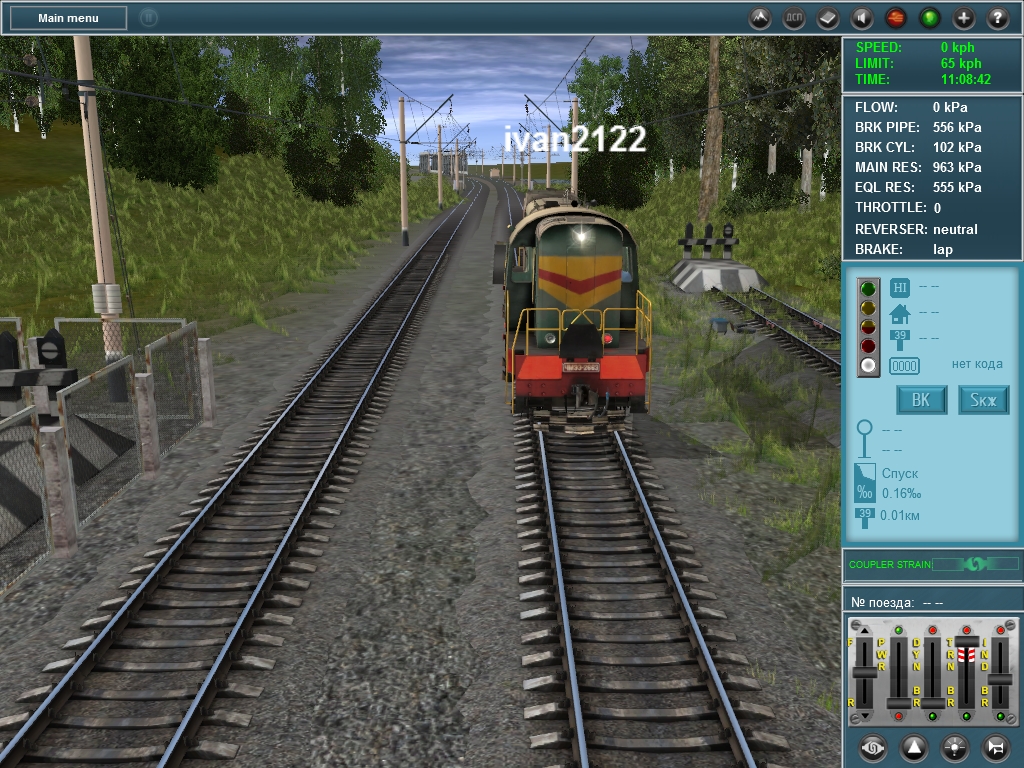This screenshot has height=768, width=1024.
Task: Open the book icon in top bar
Action: [x=828, y=18]
